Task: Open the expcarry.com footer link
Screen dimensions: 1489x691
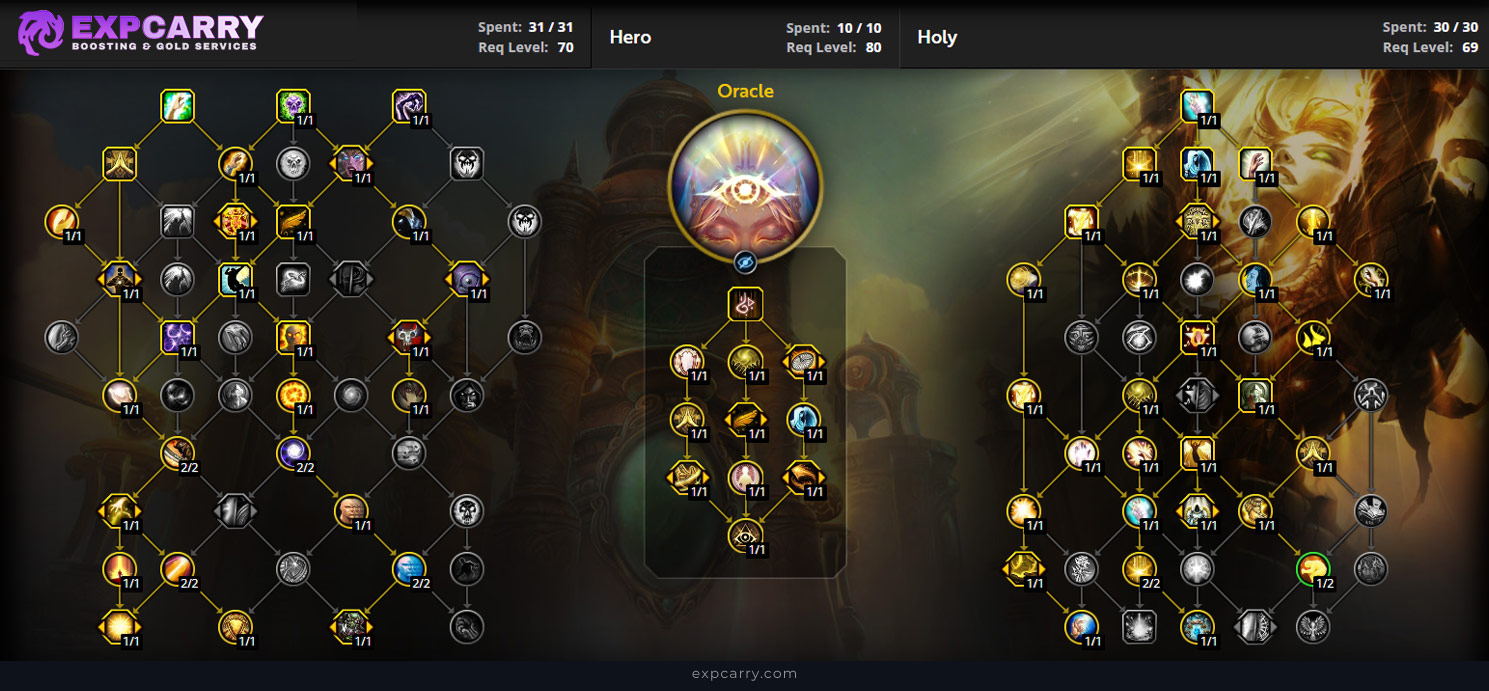Action: pyautogui.click(x=744, y=674)
